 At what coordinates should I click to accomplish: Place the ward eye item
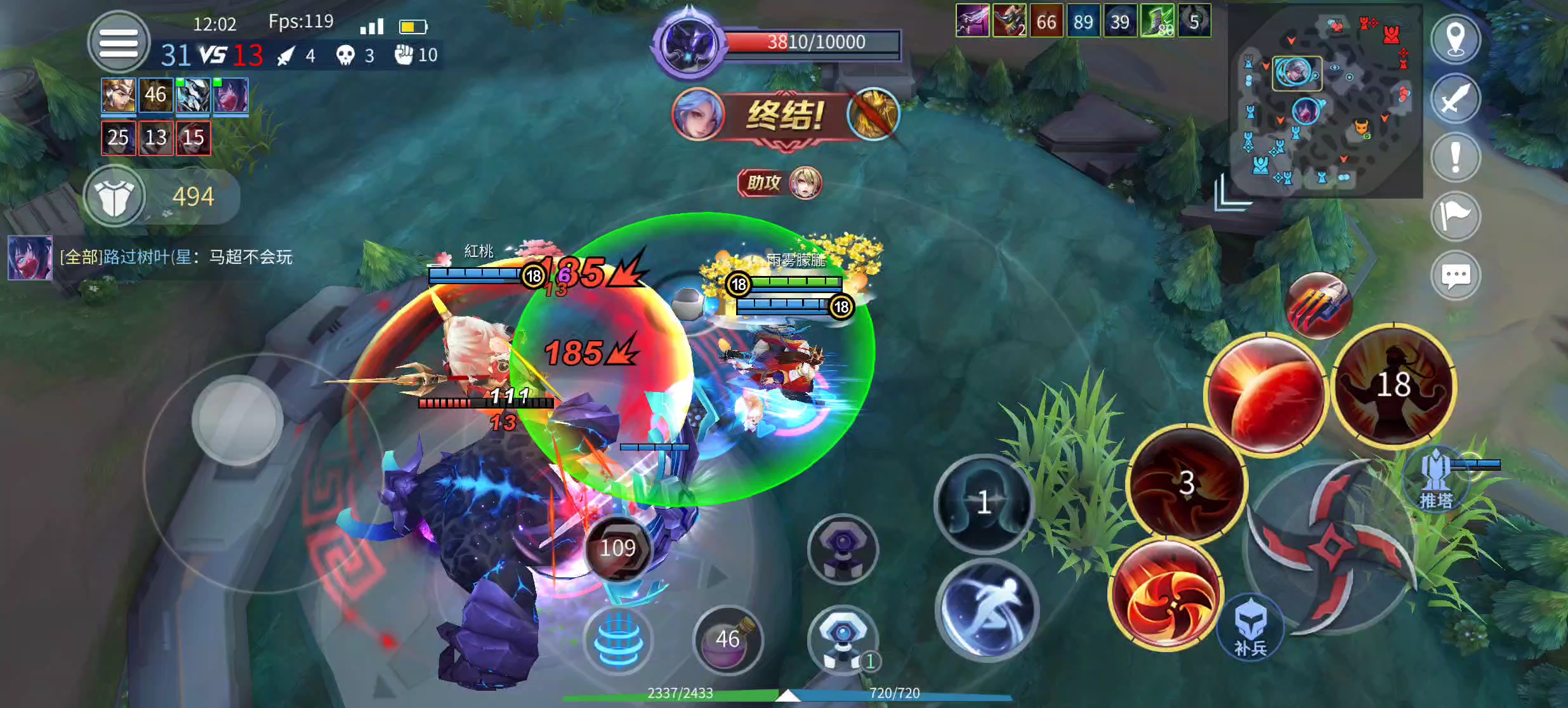(842, 639)
